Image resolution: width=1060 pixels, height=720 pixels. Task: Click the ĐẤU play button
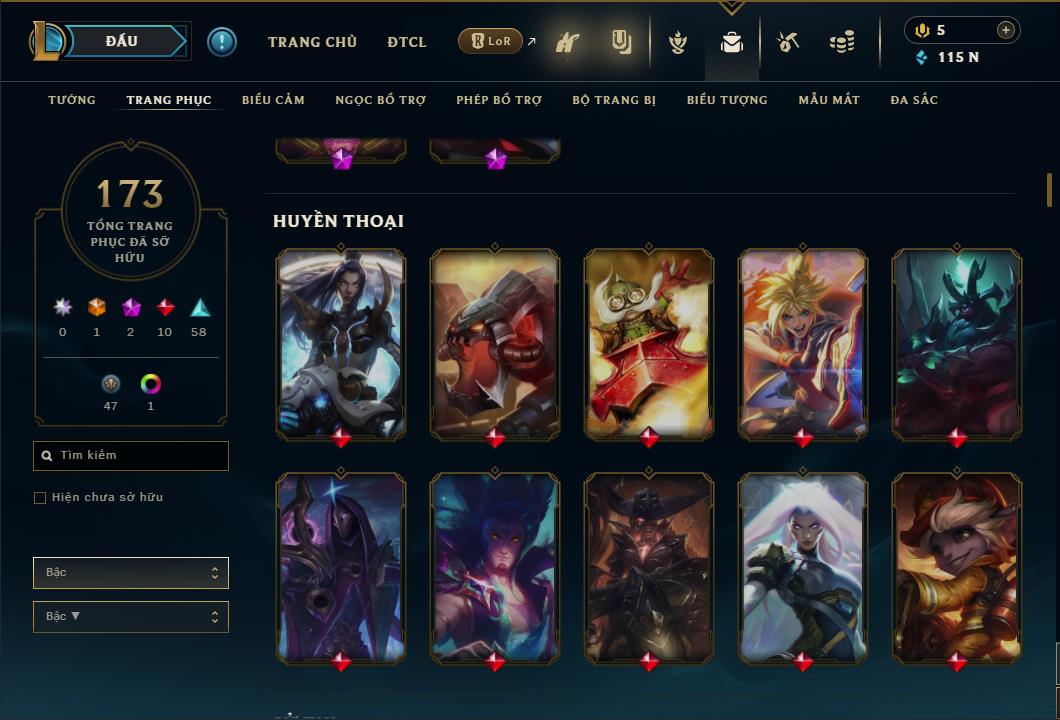pyautogui.click(x=122, y=41)
